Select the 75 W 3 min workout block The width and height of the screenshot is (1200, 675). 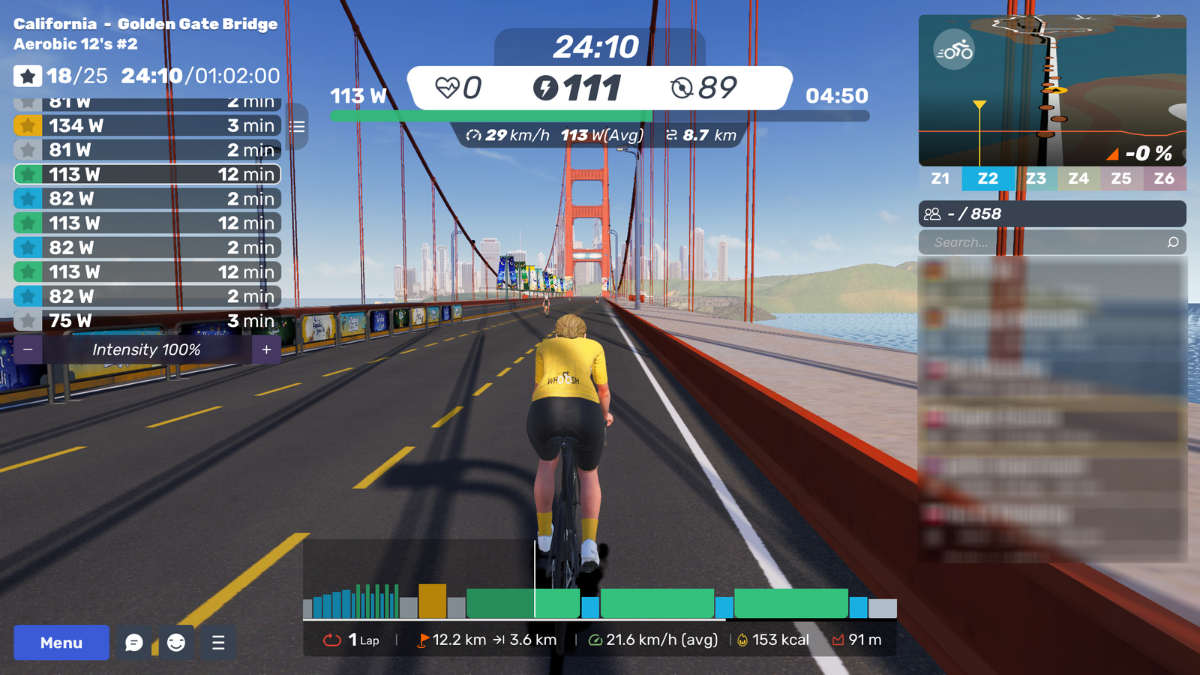(146, 321)
